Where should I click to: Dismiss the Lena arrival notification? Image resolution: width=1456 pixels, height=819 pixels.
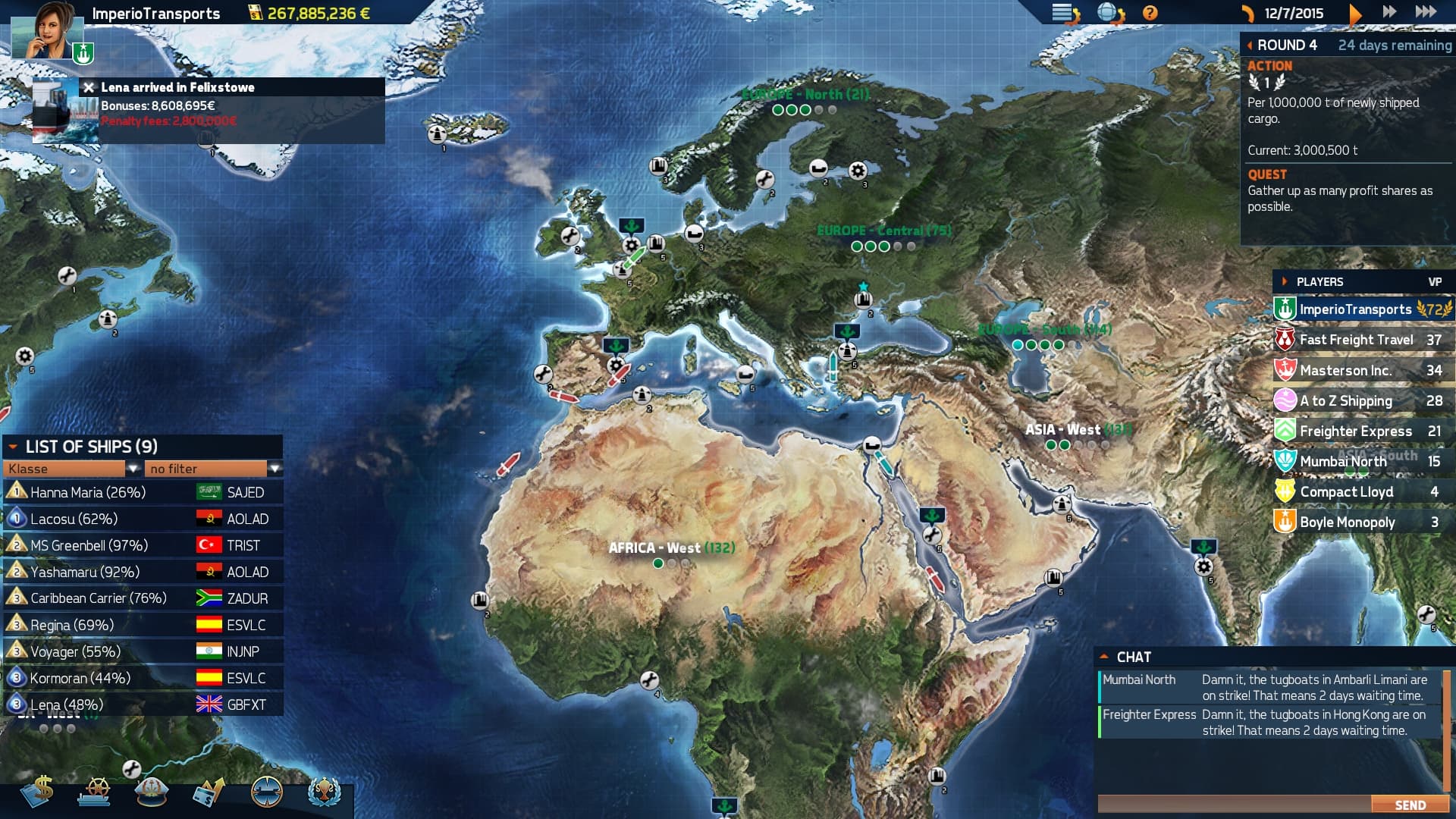pyautogui.click(x=87, y=87)
